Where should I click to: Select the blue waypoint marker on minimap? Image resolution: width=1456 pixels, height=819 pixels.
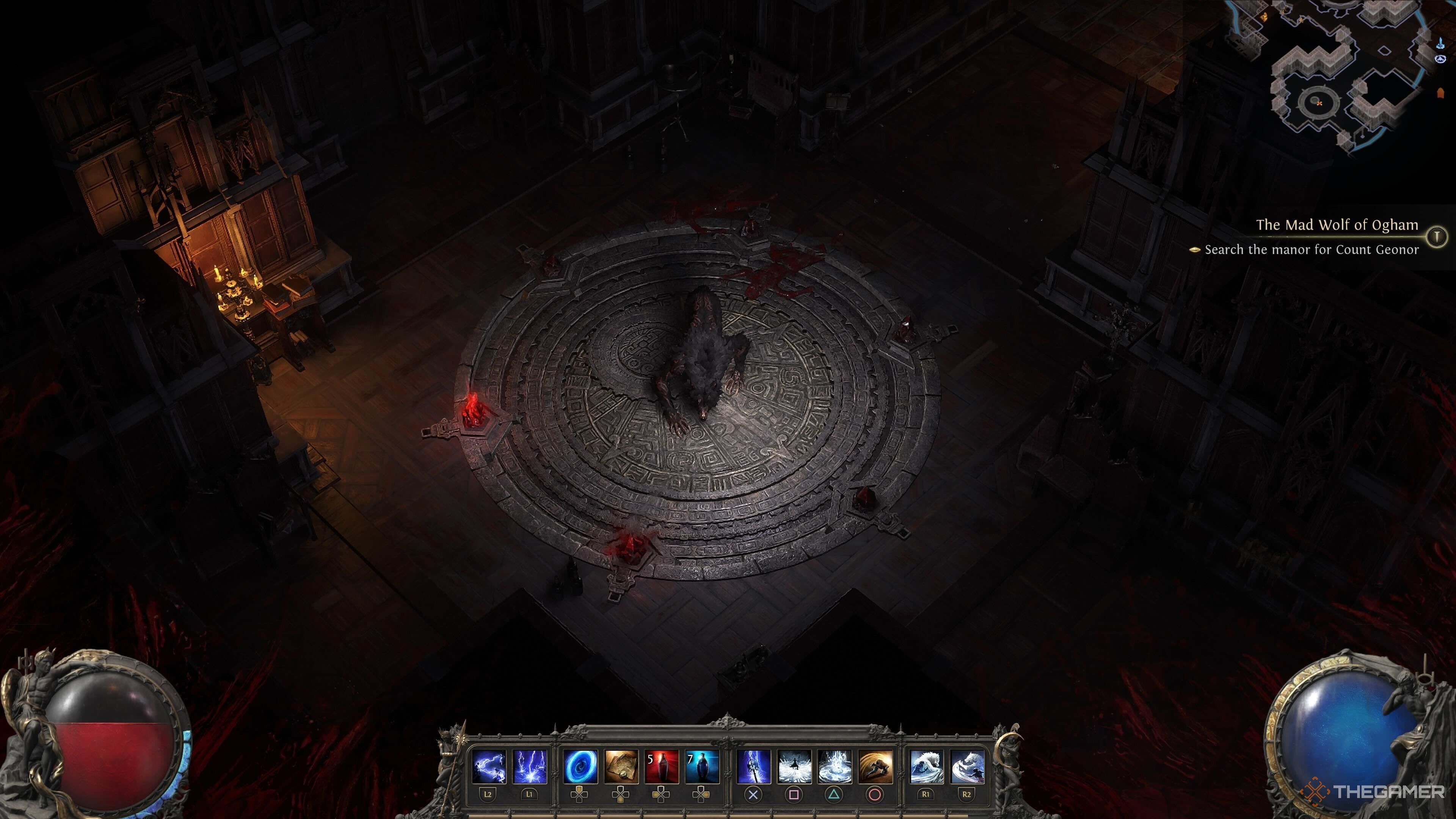pyautogui.click(x=1440, y=44)
